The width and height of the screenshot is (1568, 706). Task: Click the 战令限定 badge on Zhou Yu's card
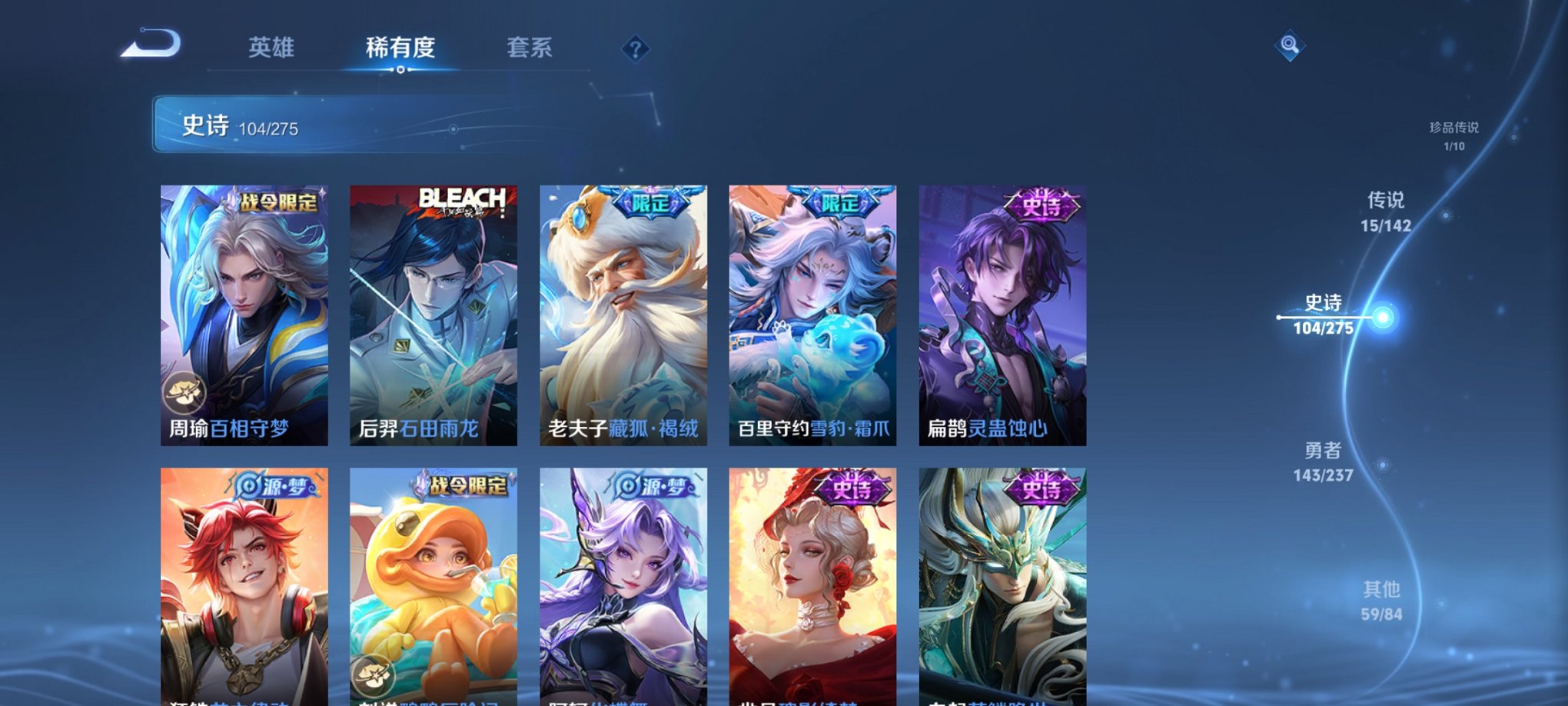click(277, 202)
